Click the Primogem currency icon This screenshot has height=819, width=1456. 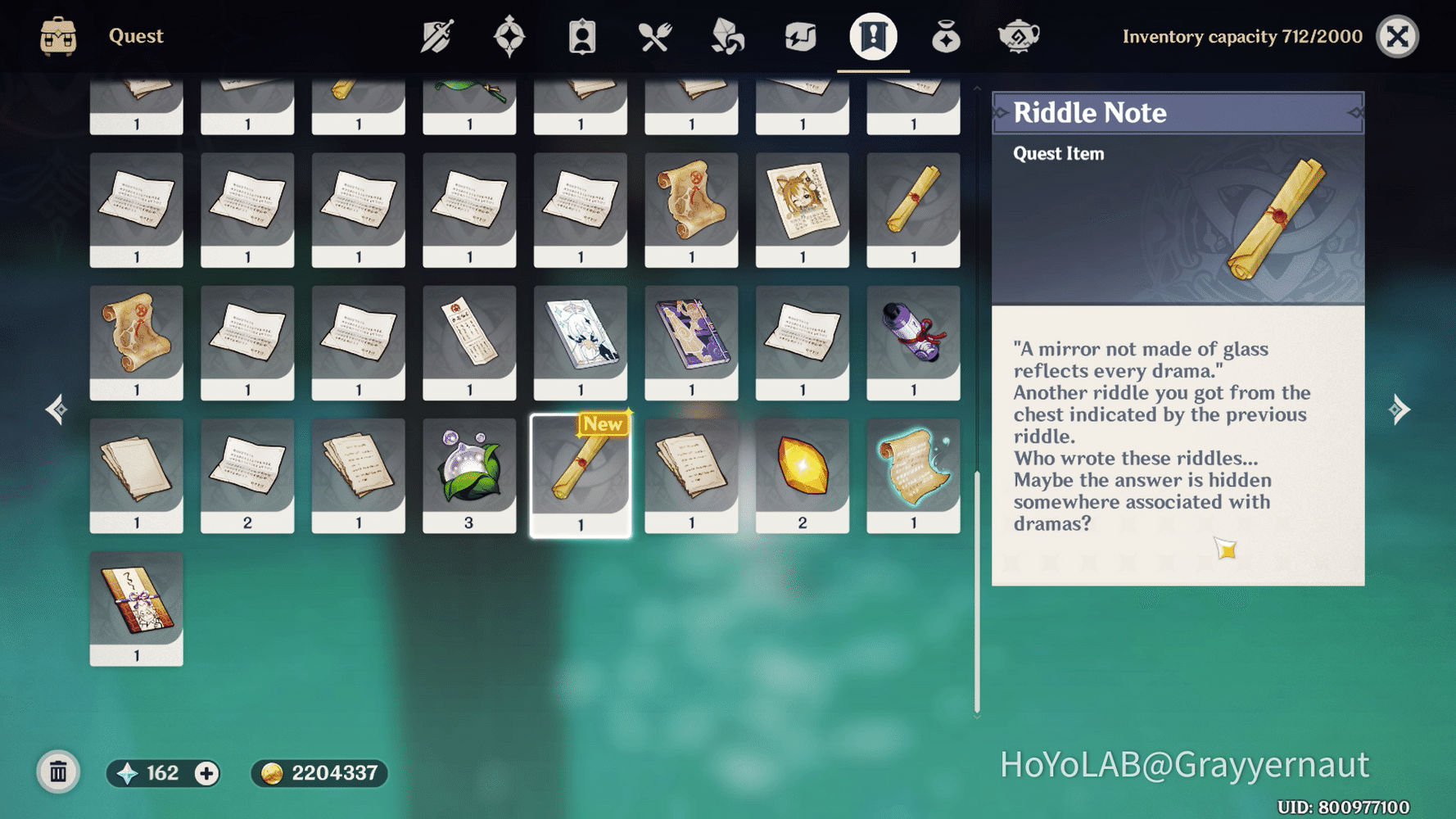click(124, 772)
